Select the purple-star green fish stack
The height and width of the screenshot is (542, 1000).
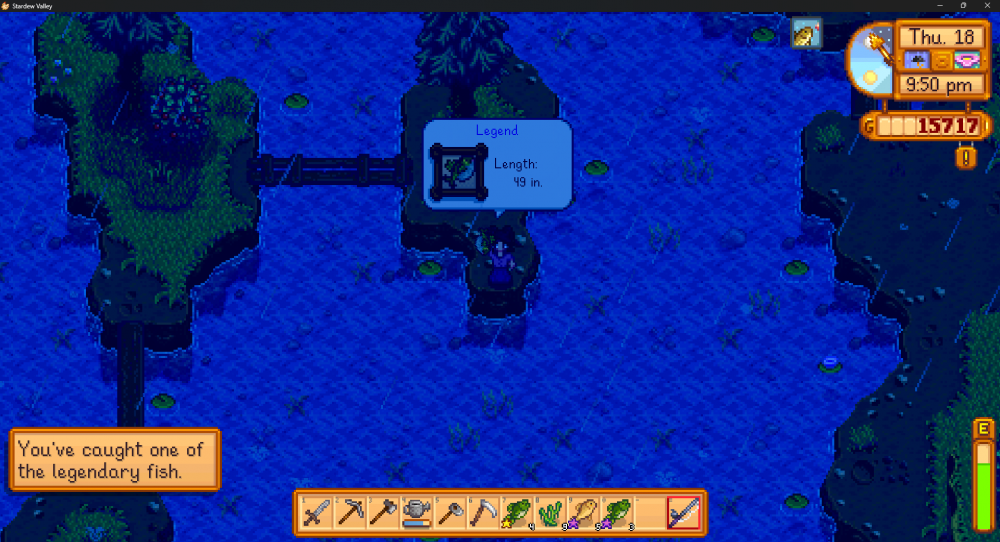click(x=617, y=513)
